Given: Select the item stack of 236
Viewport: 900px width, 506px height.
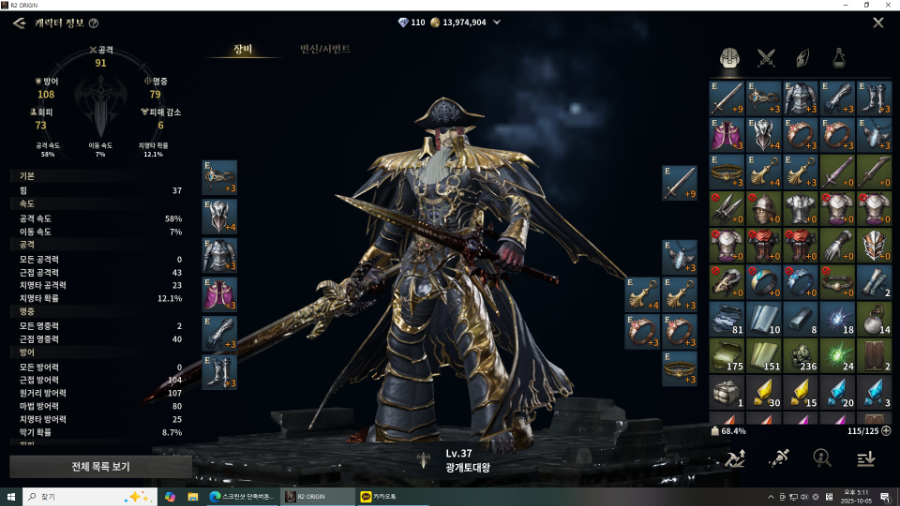Looking at the screenshot, I should point(800,356).
